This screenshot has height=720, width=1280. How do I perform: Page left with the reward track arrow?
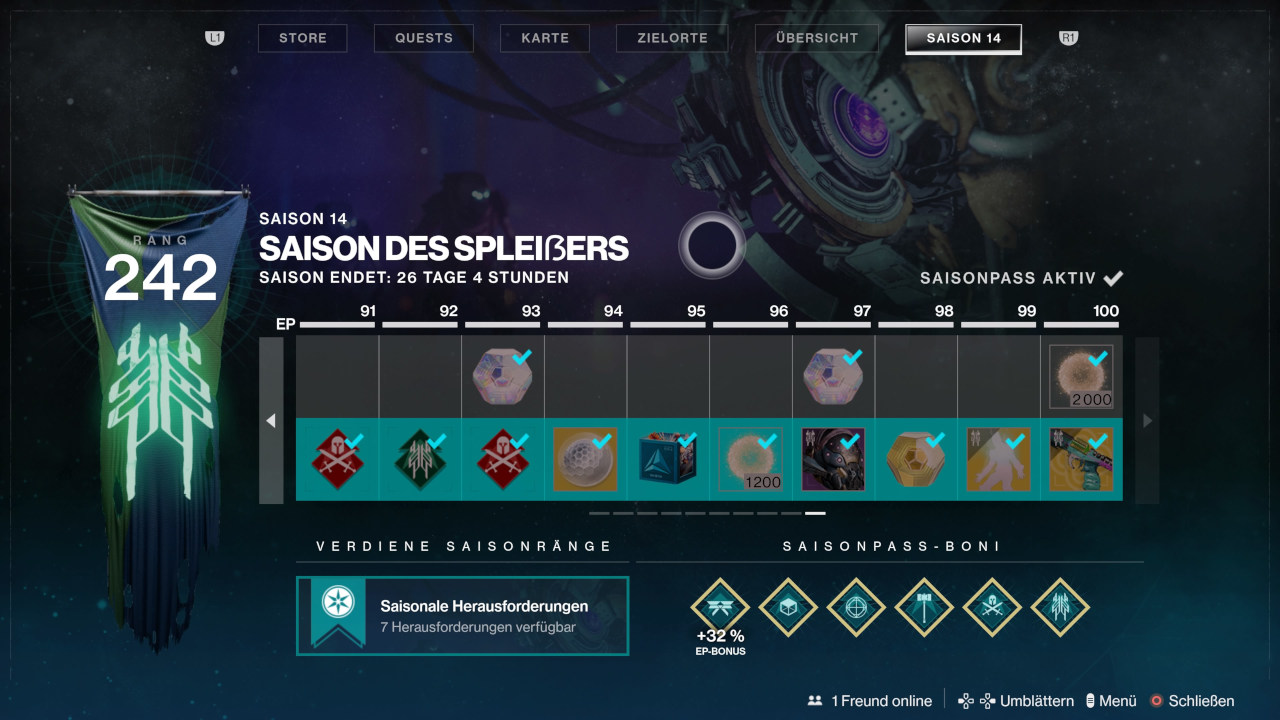[x=271, y=421]
